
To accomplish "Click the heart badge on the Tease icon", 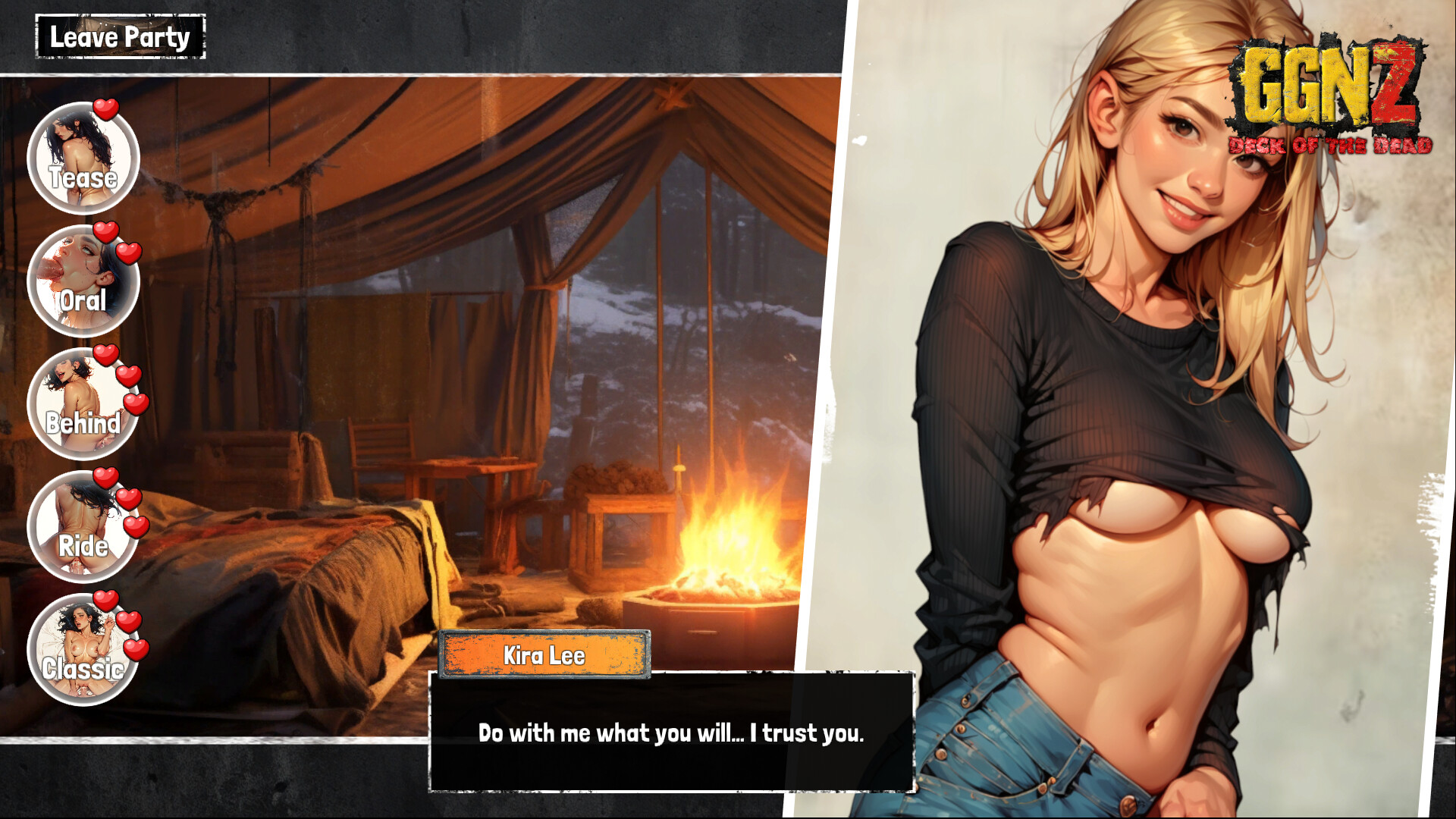I will [106, 111].
